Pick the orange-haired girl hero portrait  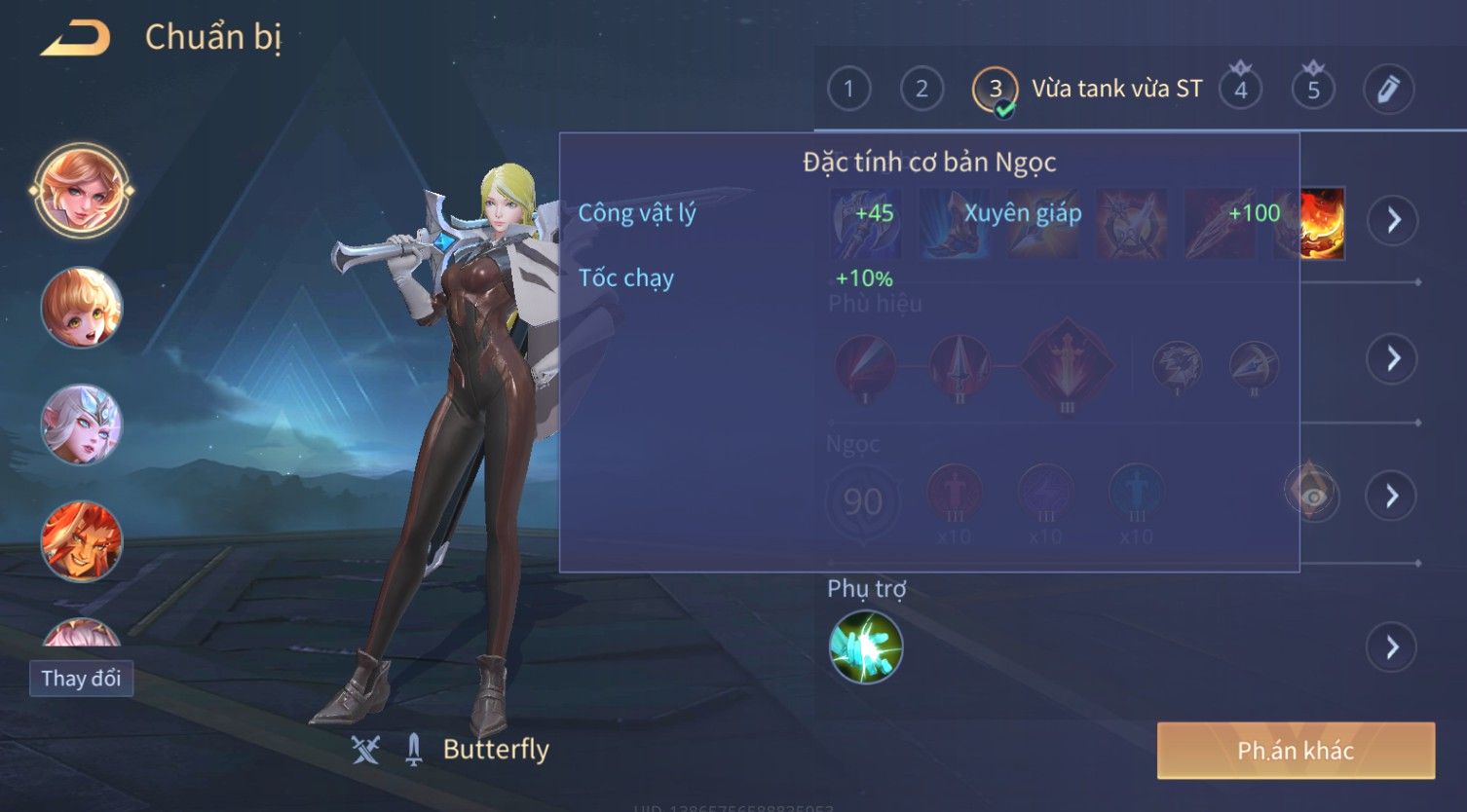pos(81,308)
